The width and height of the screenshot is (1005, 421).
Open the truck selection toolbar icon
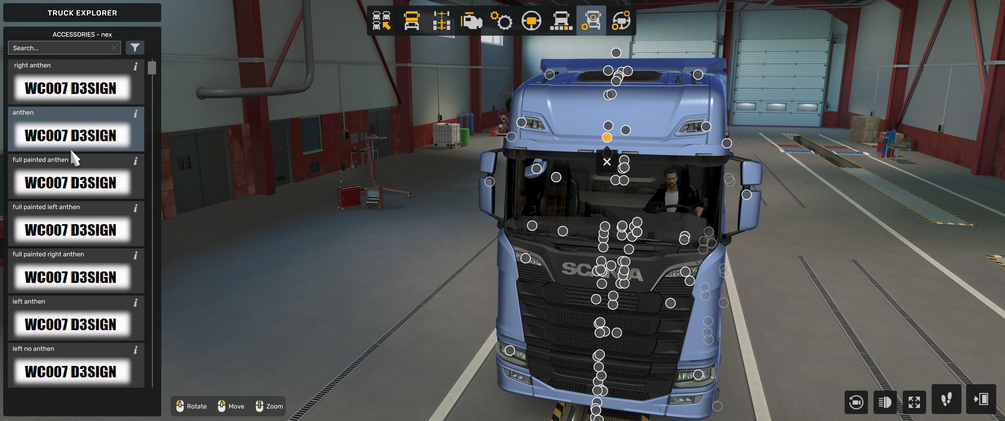pyautogui.click(x=382, y=21)
